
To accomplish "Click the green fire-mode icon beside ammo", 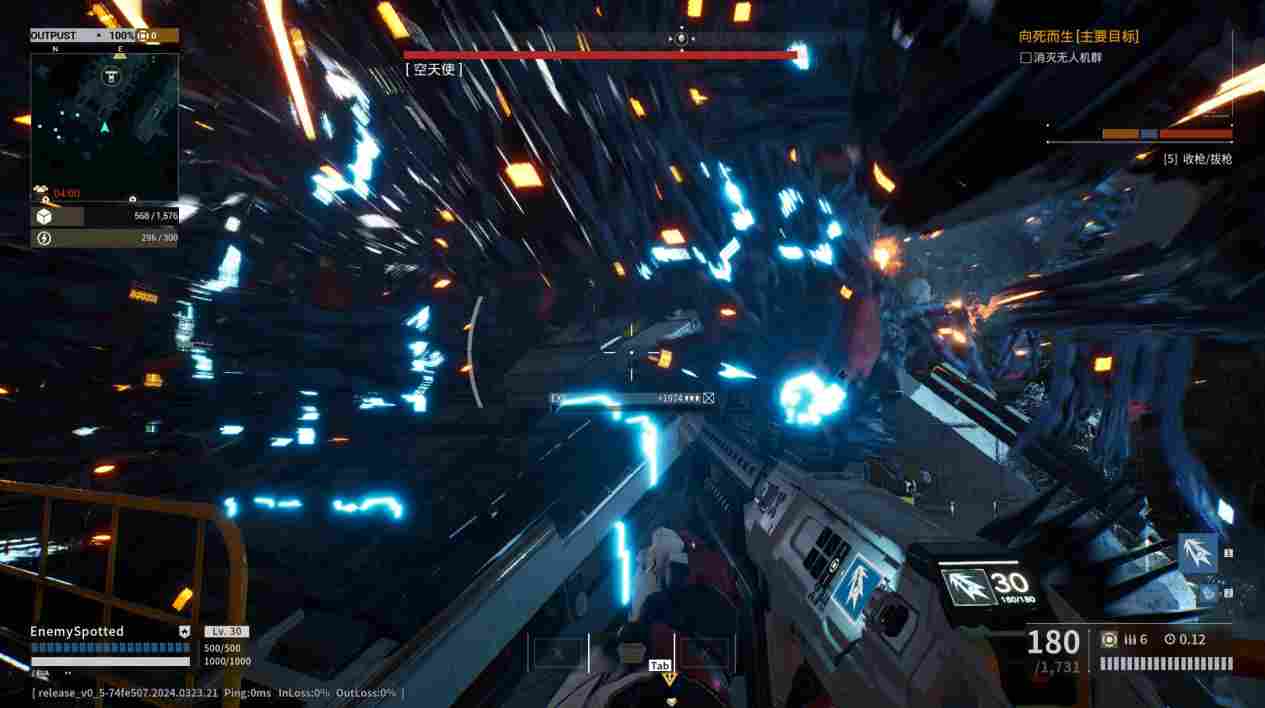I will [x=1108, y=639].
